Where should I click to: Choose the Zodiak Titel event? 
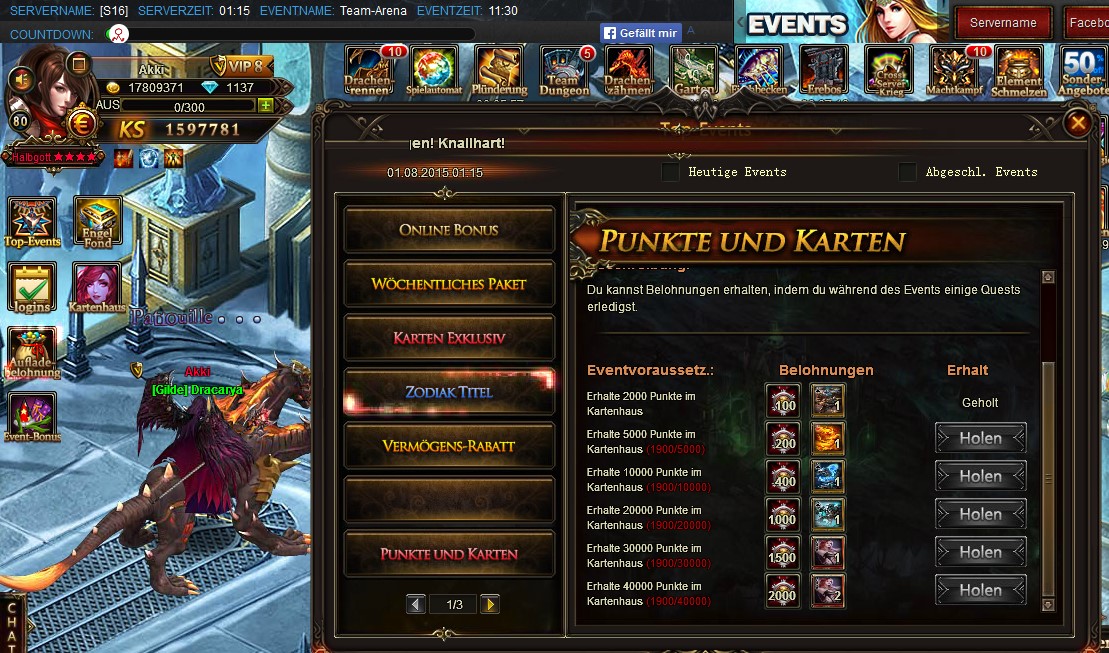click(449, 392)
